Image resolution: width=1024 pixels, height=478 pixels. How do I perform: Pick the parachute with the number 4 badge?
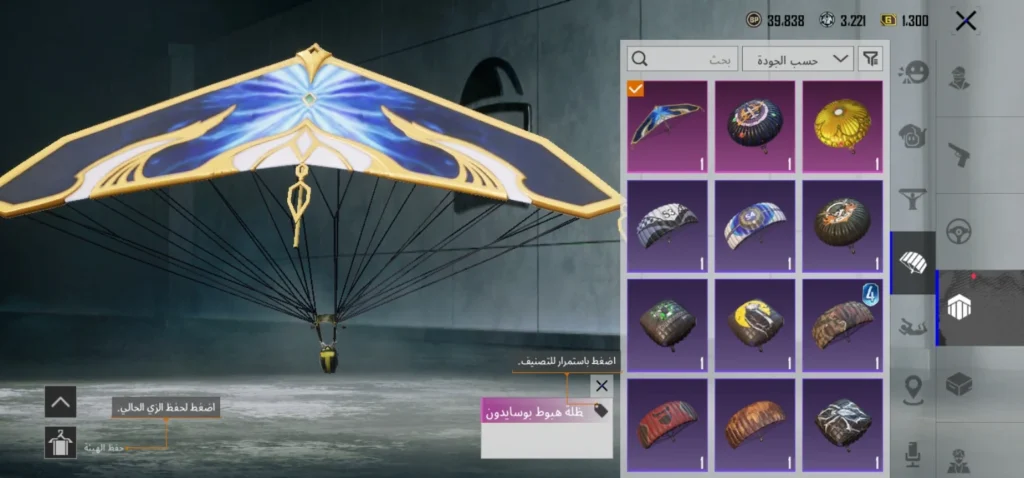pos(843,324)
